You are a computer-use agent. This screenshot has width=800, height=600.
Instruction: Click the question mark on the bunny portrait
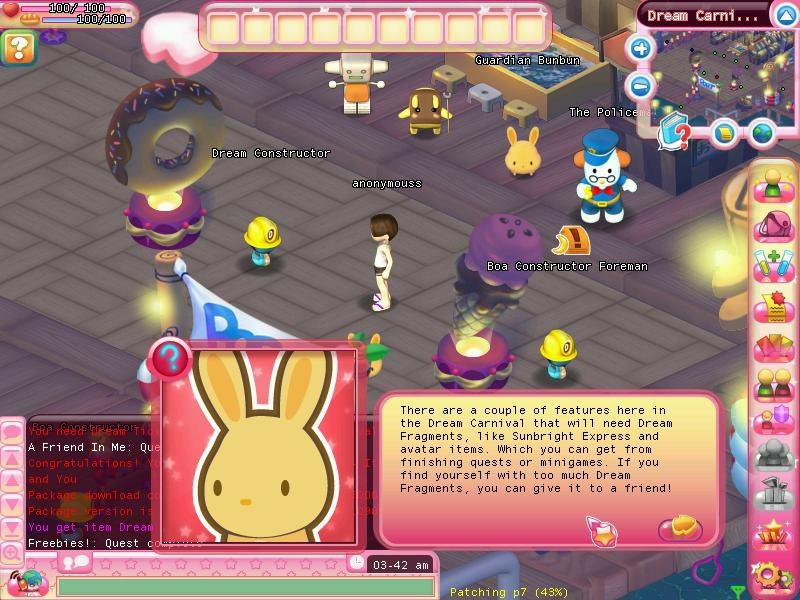pyautogui.click(x=172, y=356)
